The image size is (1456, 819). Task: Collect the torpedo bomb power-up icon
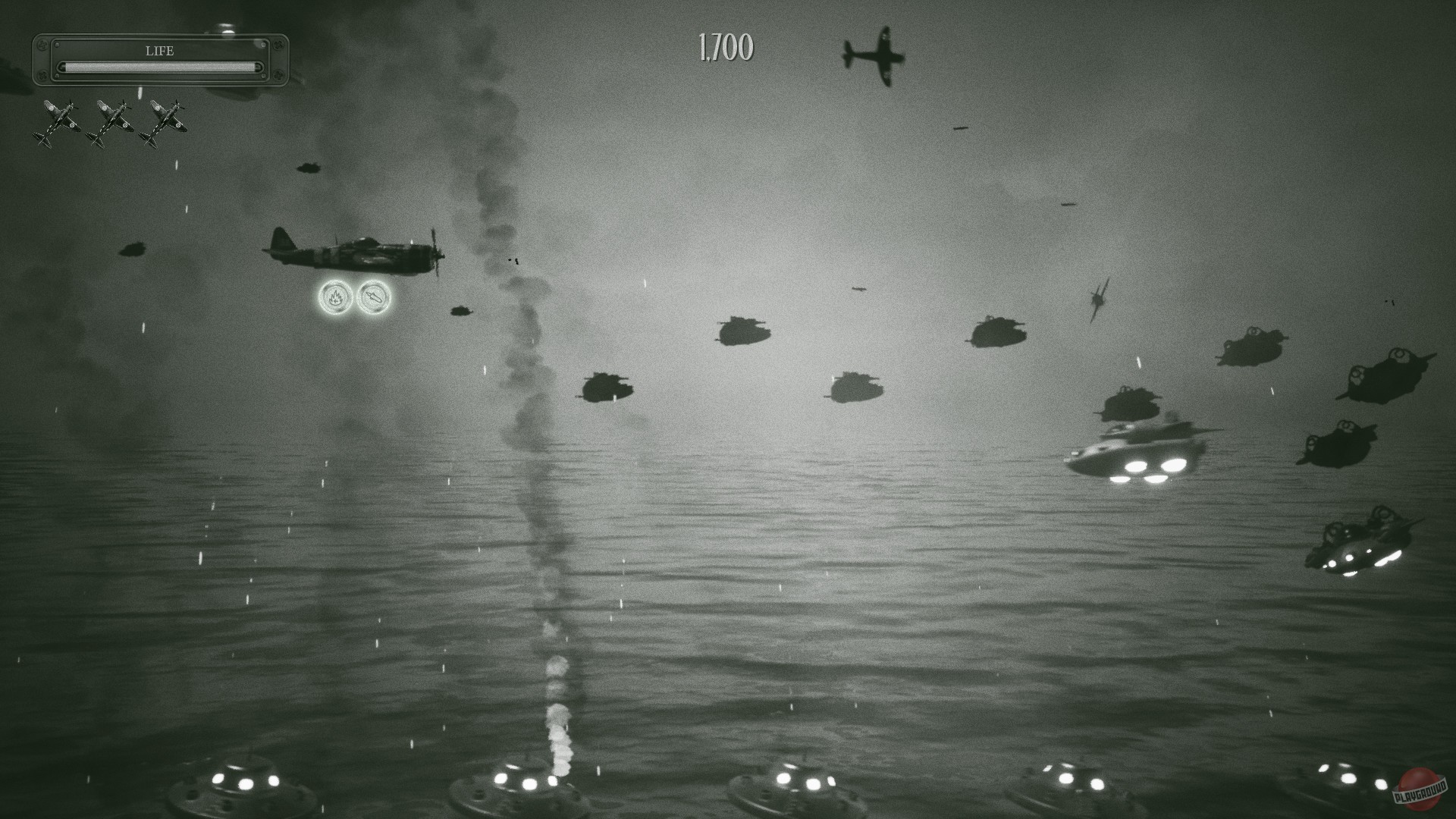coord(375,297)
